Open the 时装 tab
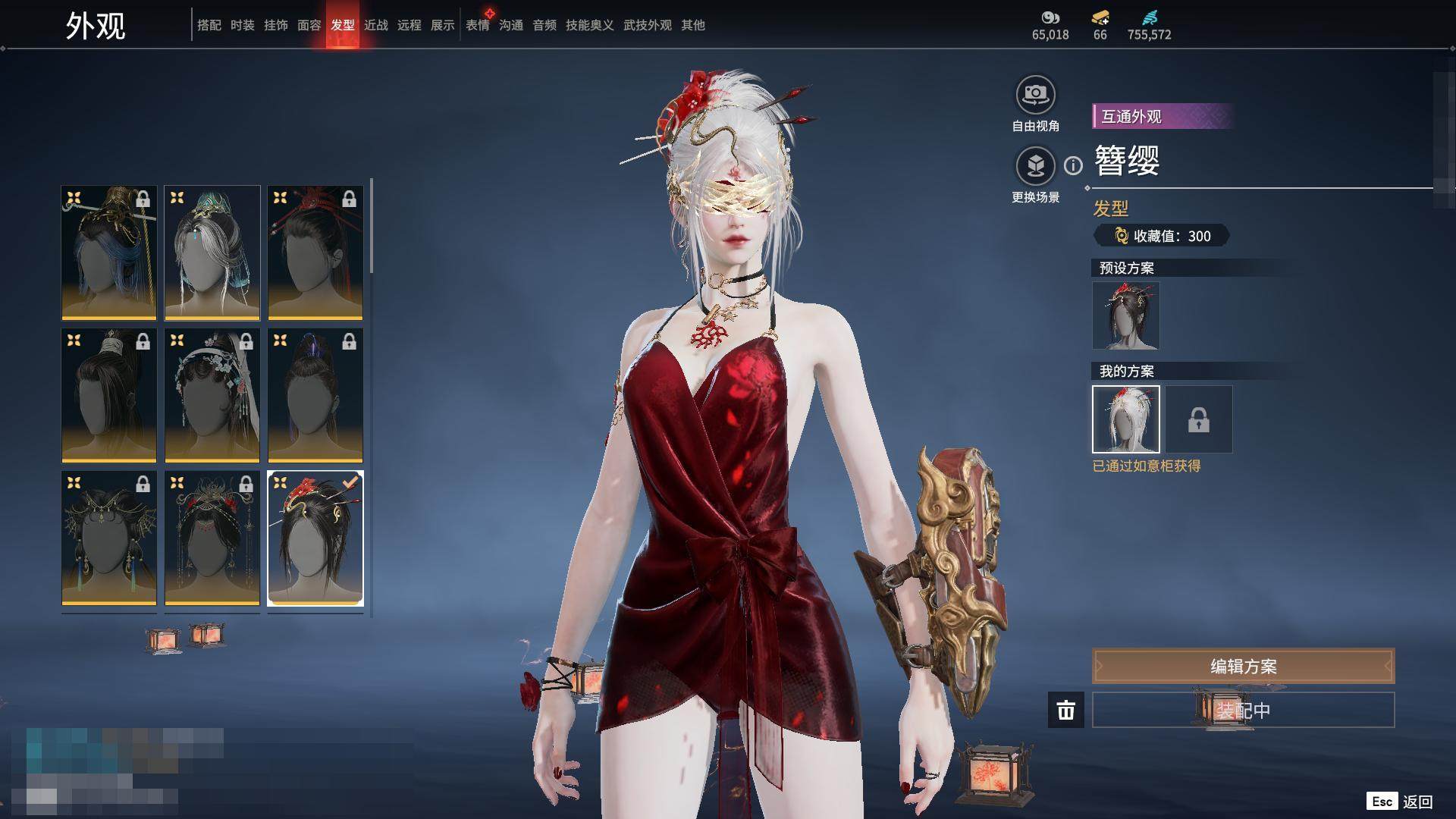Screen dimensions: 1456x819 pyautogui.click(x=242, y=25)
